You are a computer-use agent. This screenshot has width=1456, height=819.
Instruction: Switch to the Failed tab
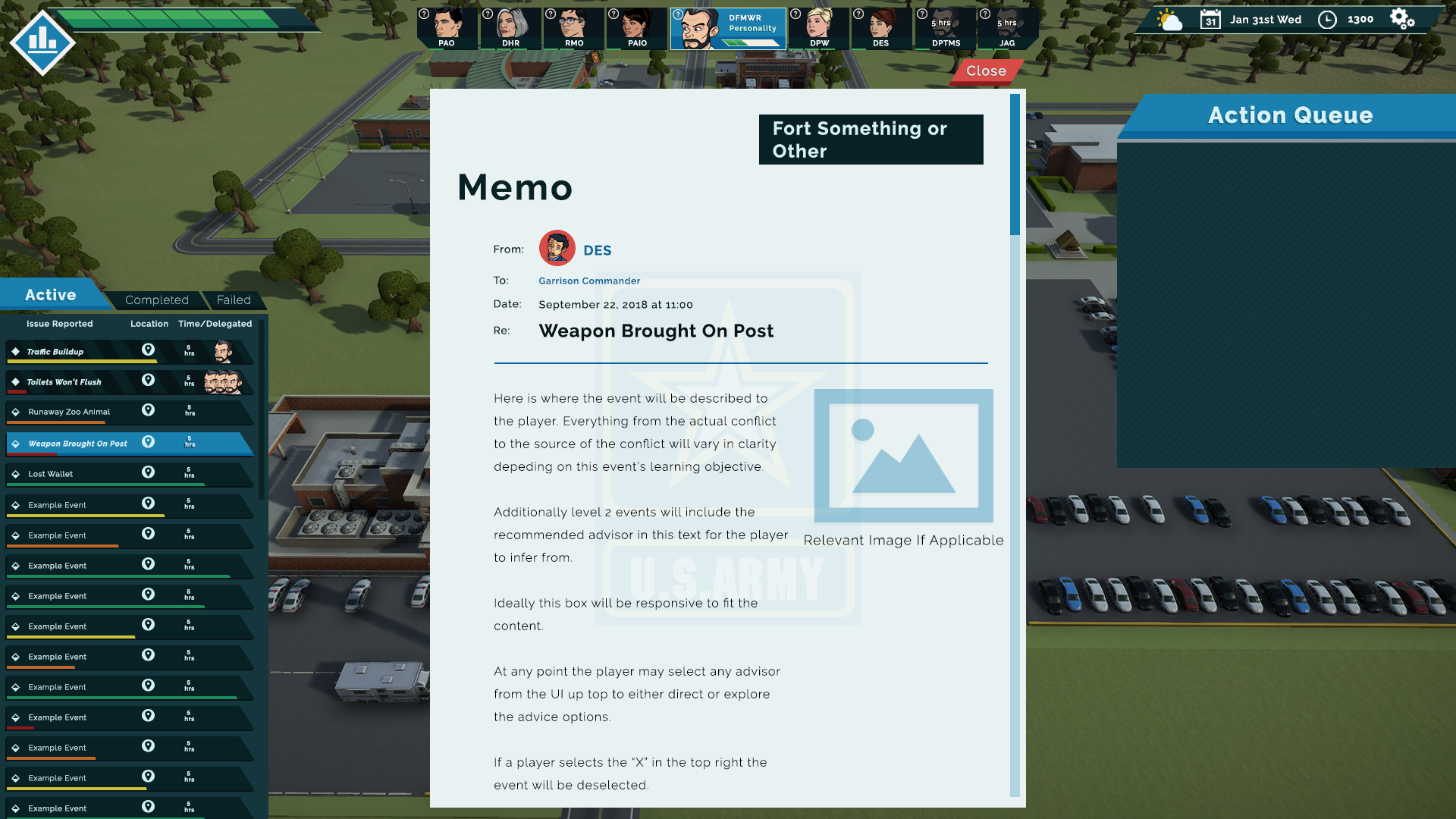(x=234, y=300)
